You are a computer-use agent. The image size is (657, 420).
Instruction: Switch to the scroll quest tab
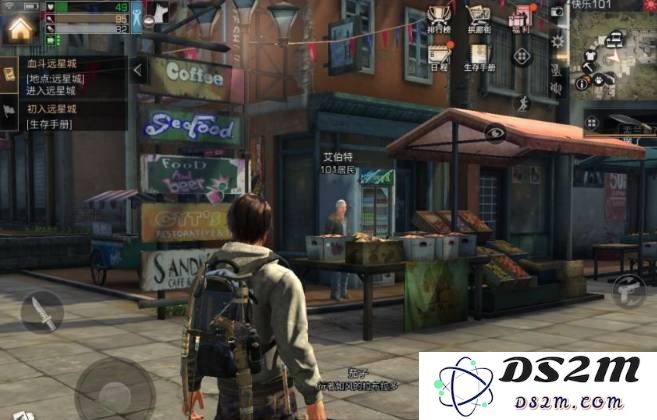tap(9, 72)
